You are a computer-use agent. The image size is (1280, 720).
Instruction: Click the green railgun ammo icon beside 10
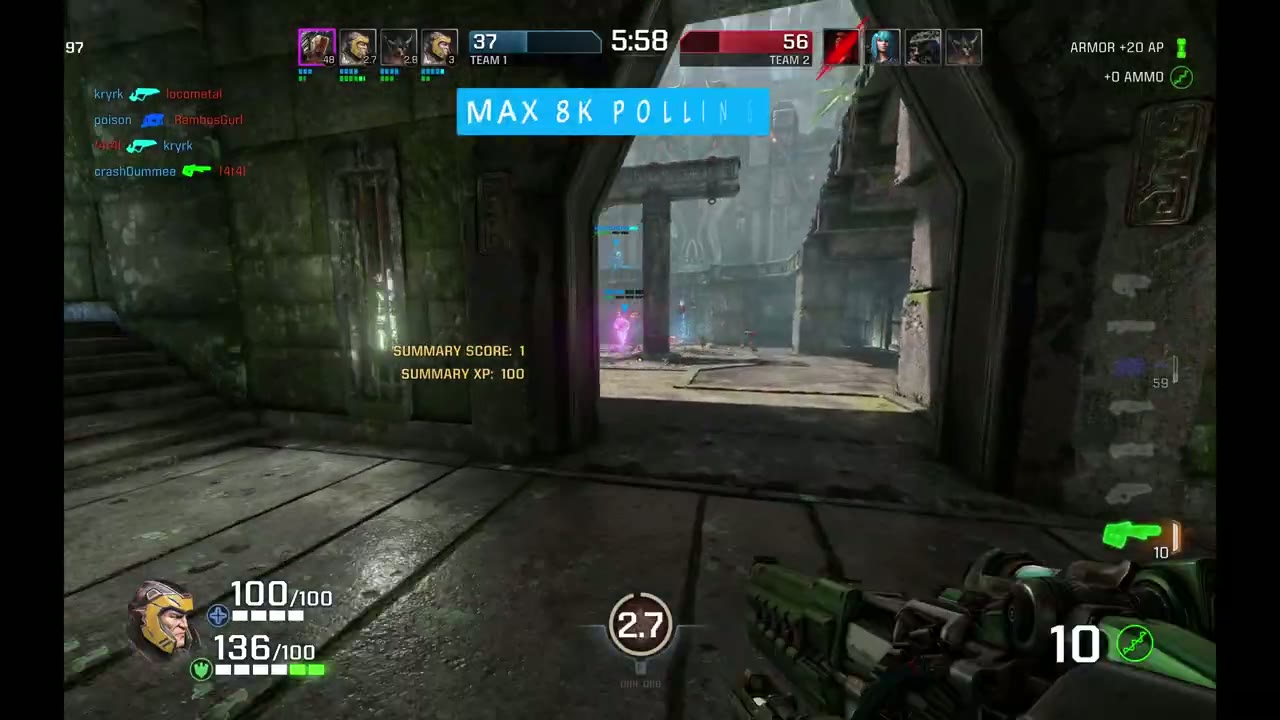(x=1135, y=644)
